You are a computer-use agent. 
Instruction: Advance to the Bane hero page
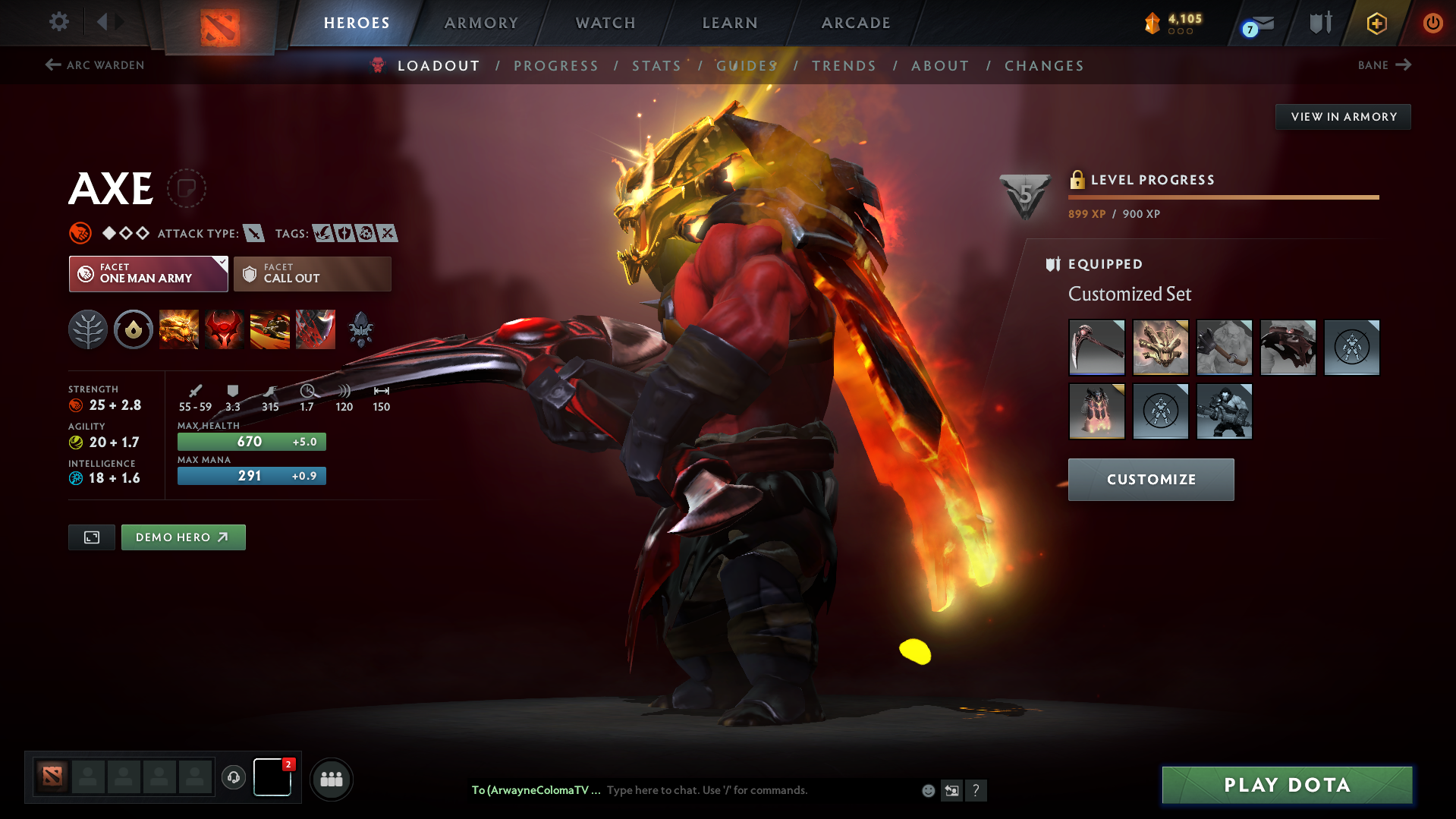(x=1384, y=65)
